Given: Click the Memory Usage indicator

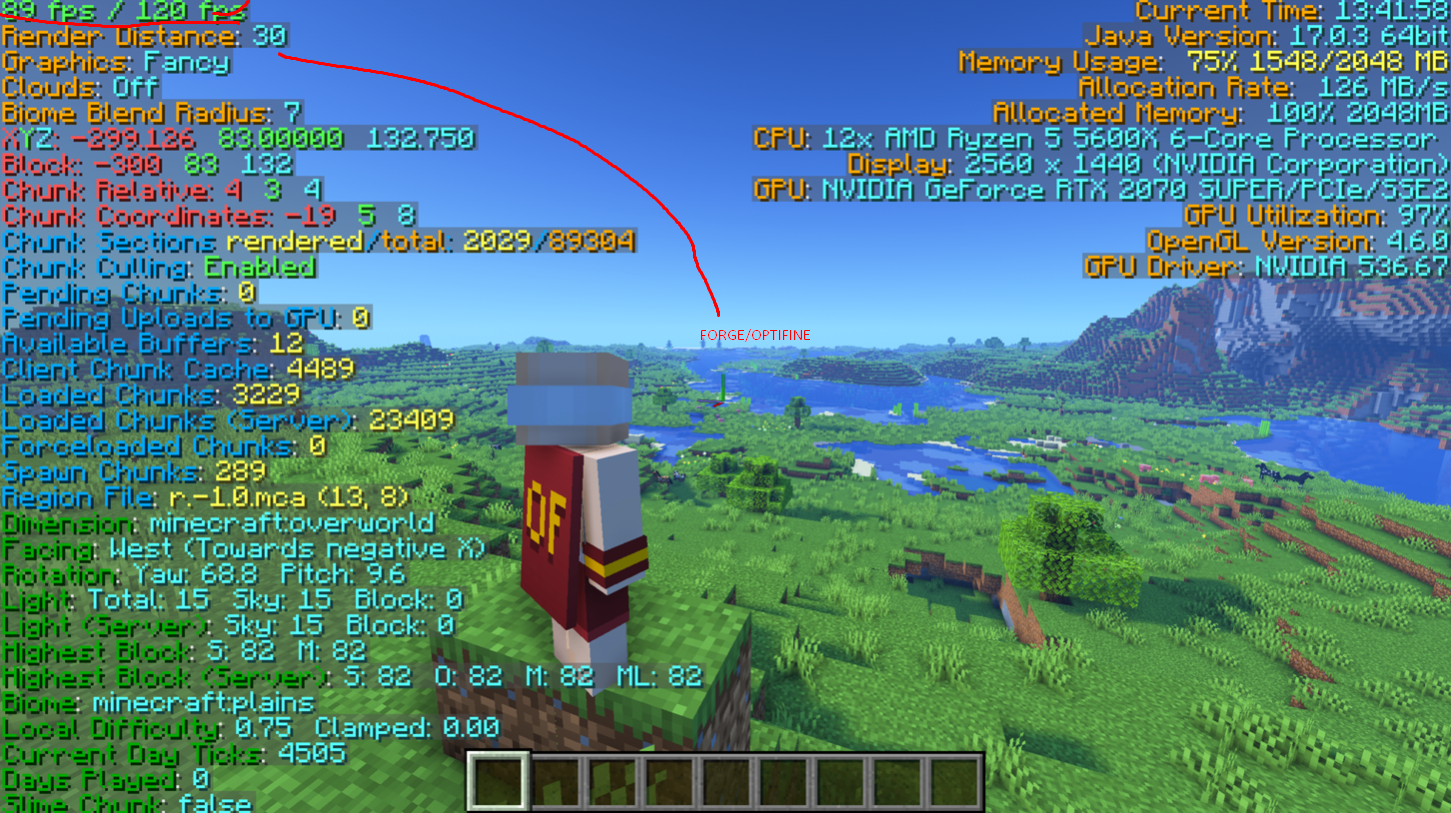Looking at the screenshot, I should click(1200, 62).
